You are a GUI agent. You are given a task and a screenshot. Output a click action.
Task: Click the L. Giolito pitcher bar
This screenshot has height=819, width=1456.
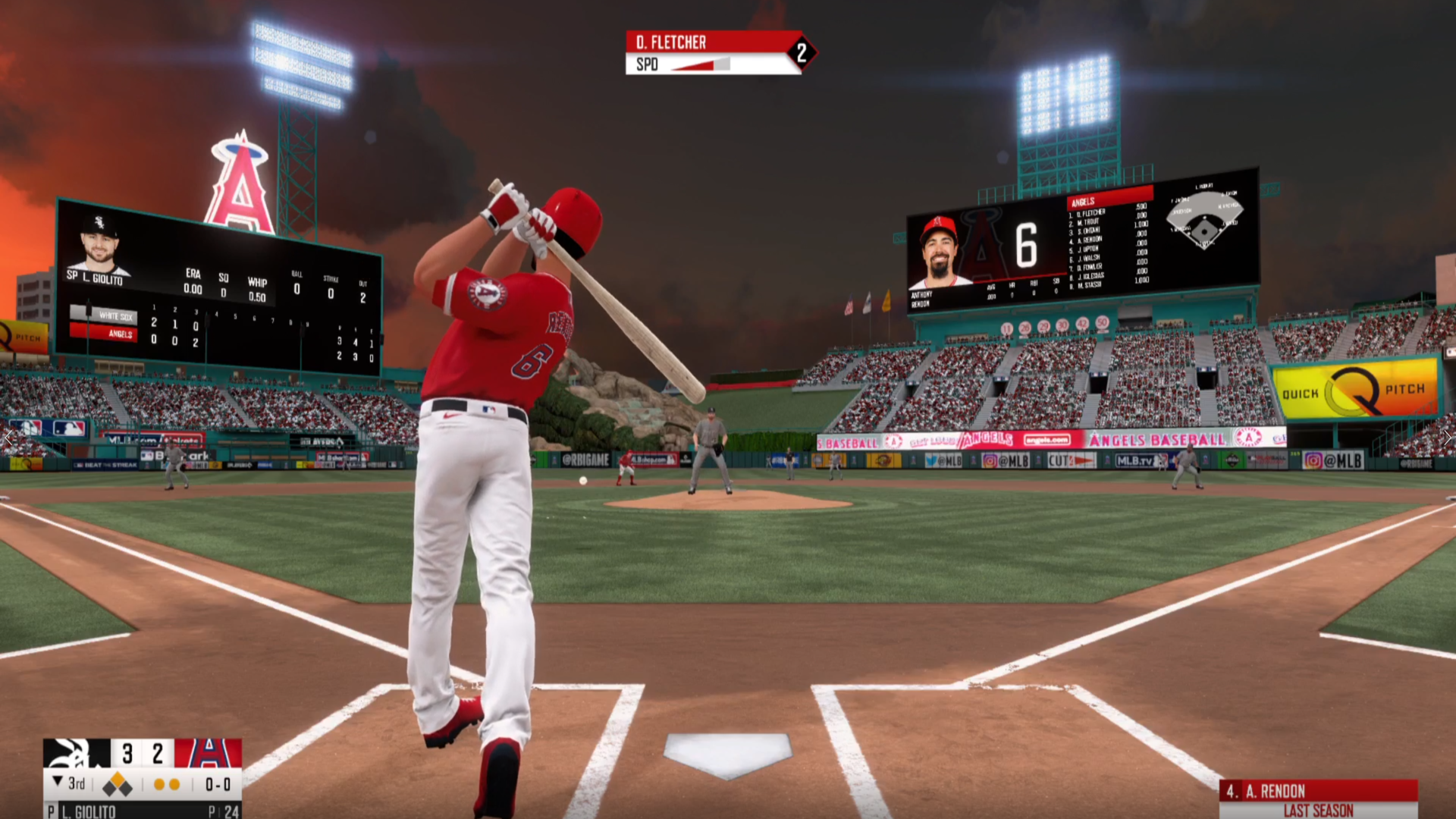click(x=142, y=811)
